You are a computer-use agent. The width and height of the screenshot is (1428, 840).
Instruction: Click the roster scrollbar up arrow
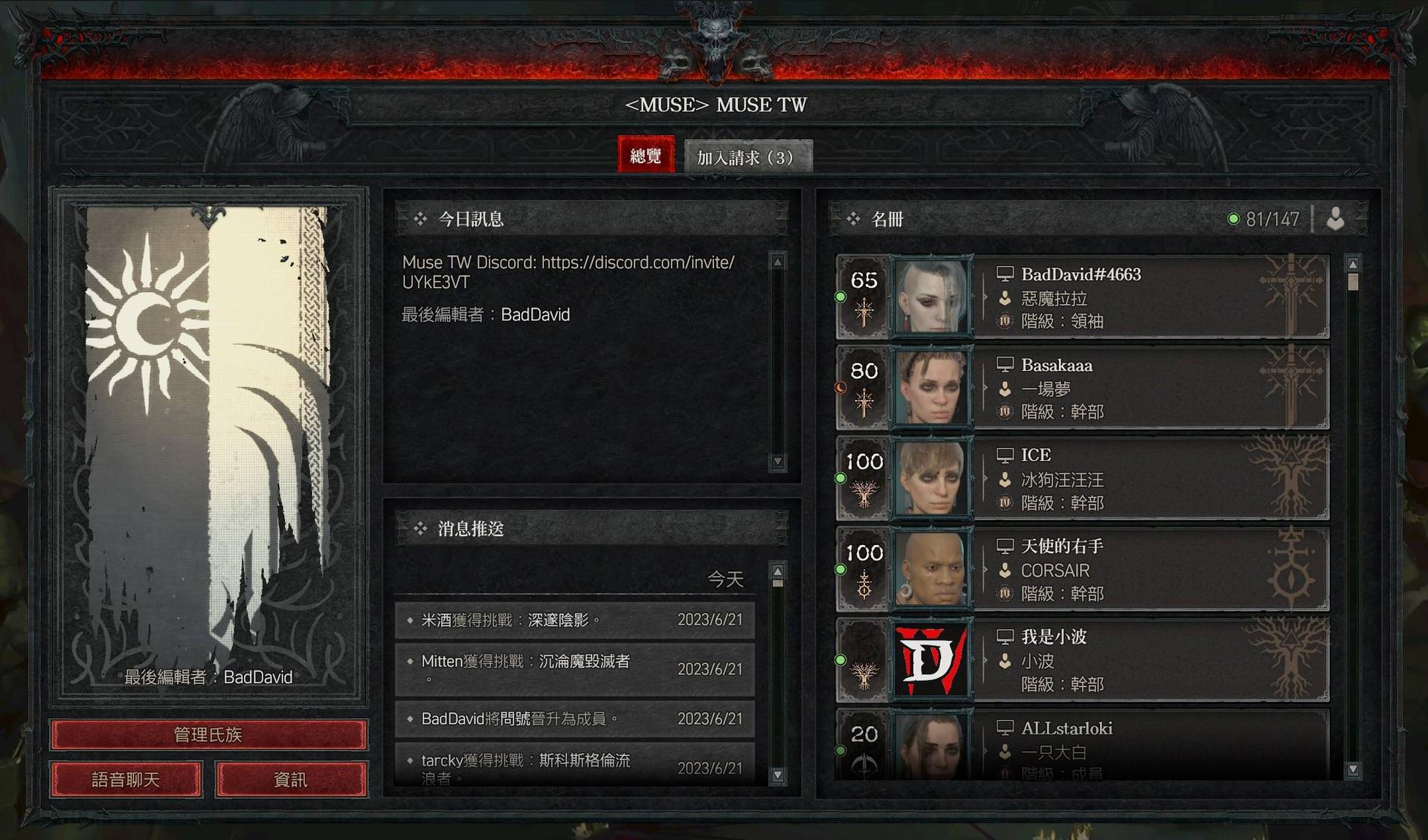(1354, 262)
